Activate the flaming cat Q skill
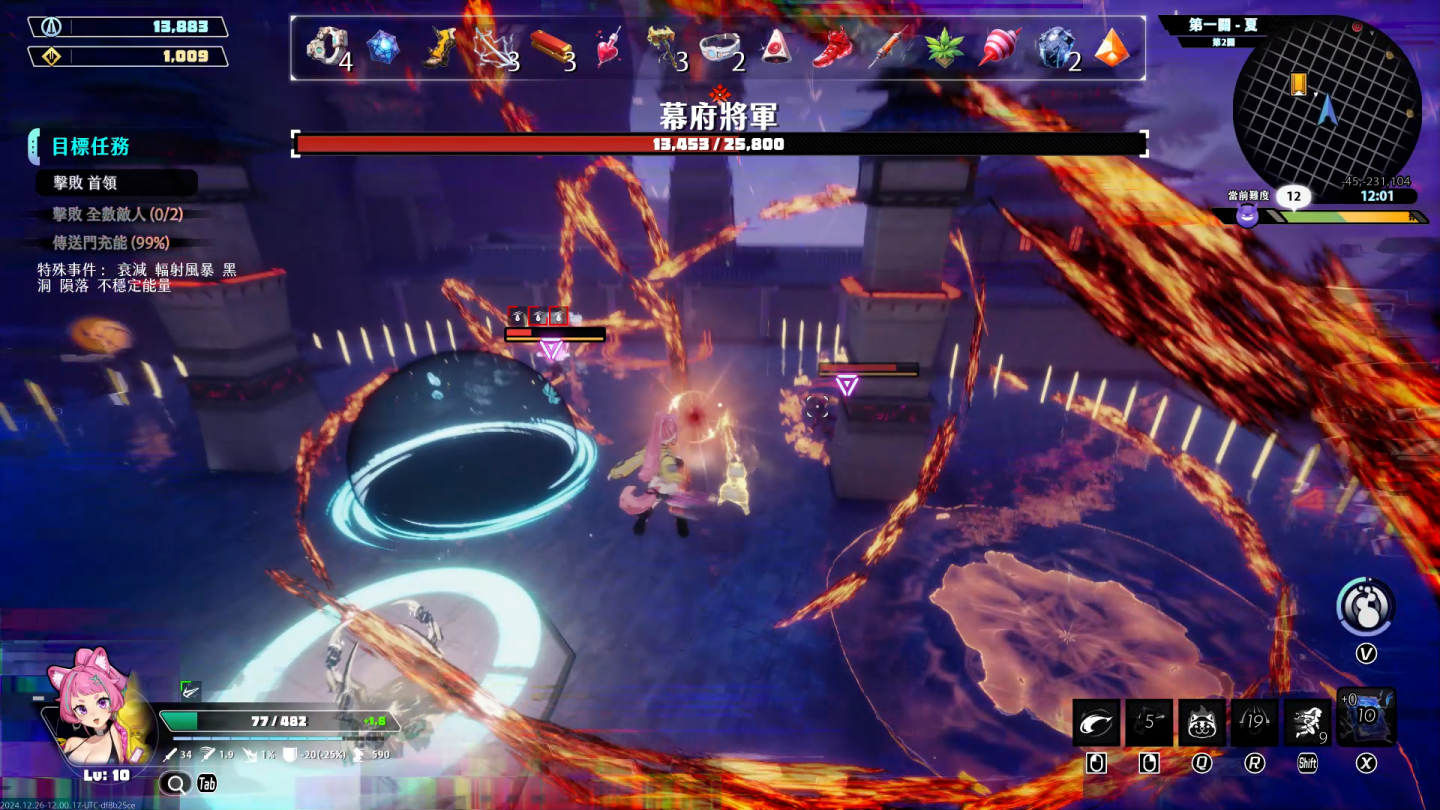The height and width of the screenshot is (810, 1440). 1202,722
